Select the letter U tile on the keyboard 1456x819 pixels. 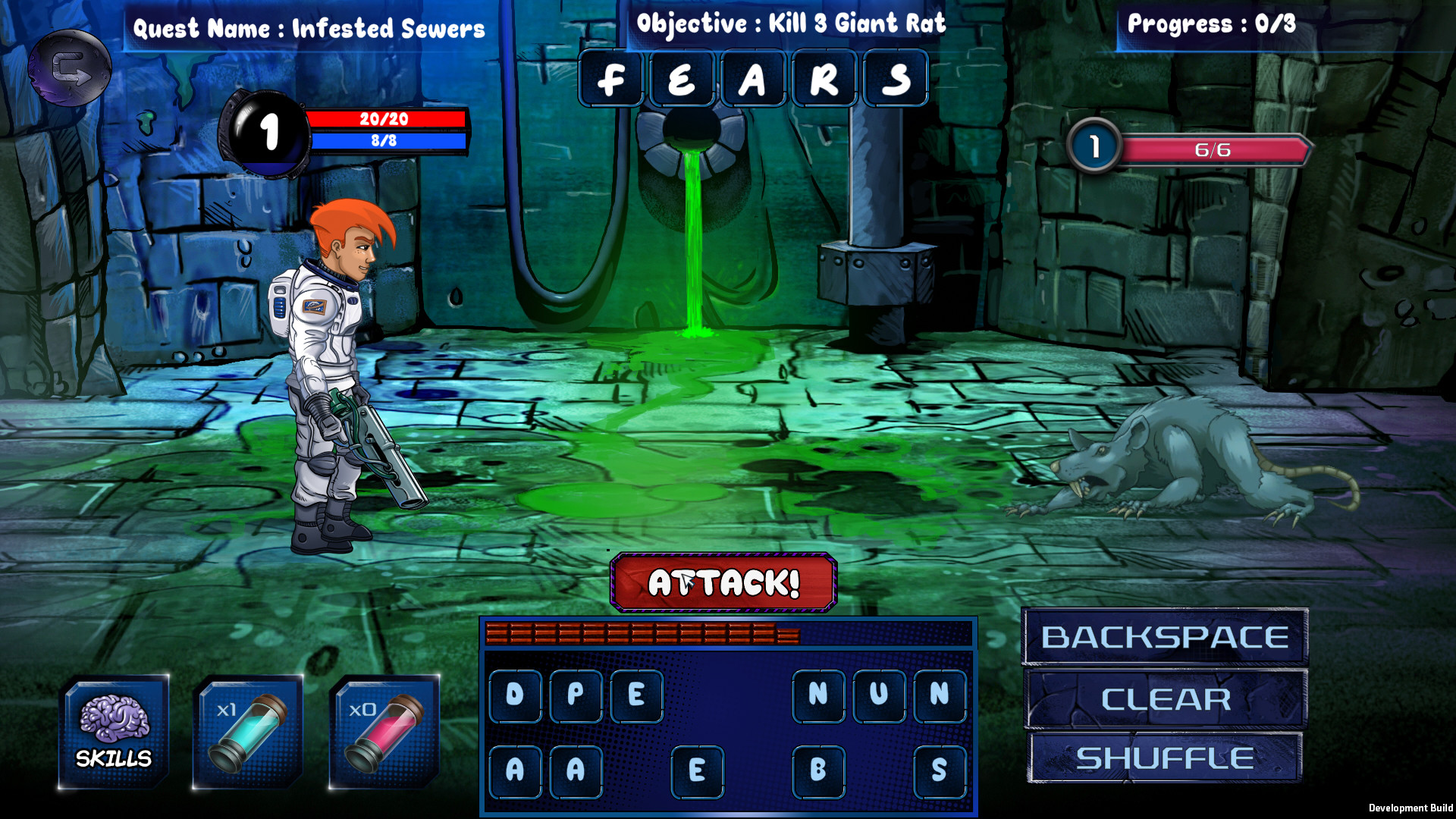[x=880, y=695]
